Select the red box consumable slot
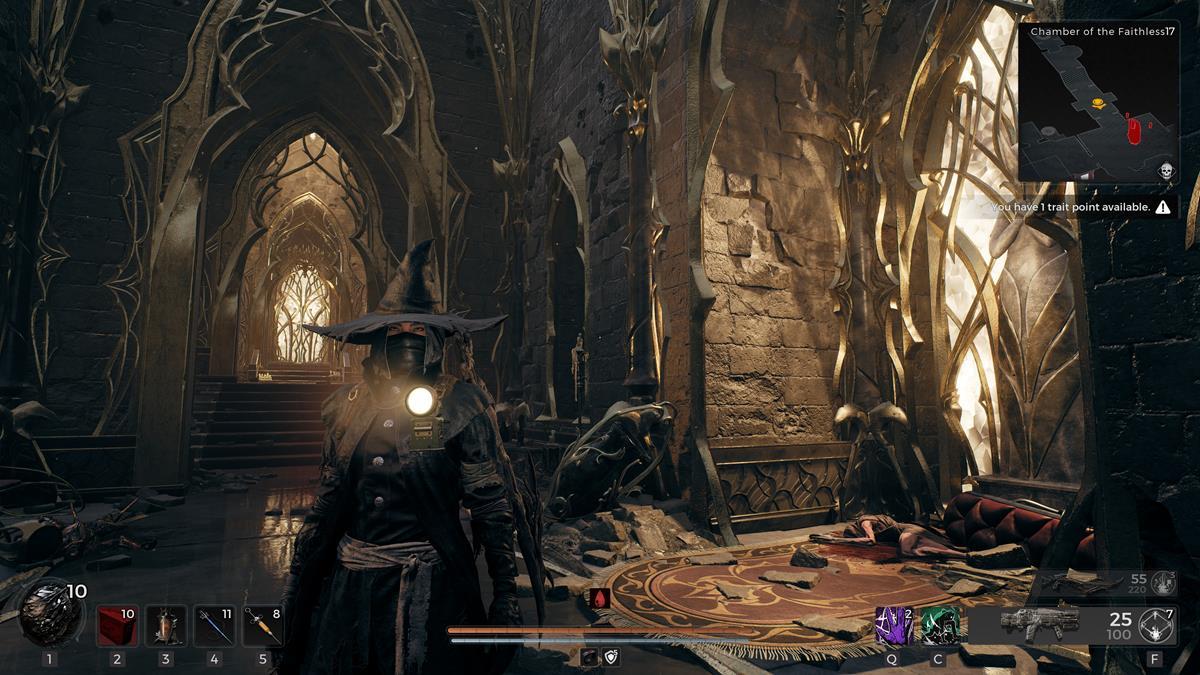This screenshot has height=675, width=1200. [x=117, y=626]
